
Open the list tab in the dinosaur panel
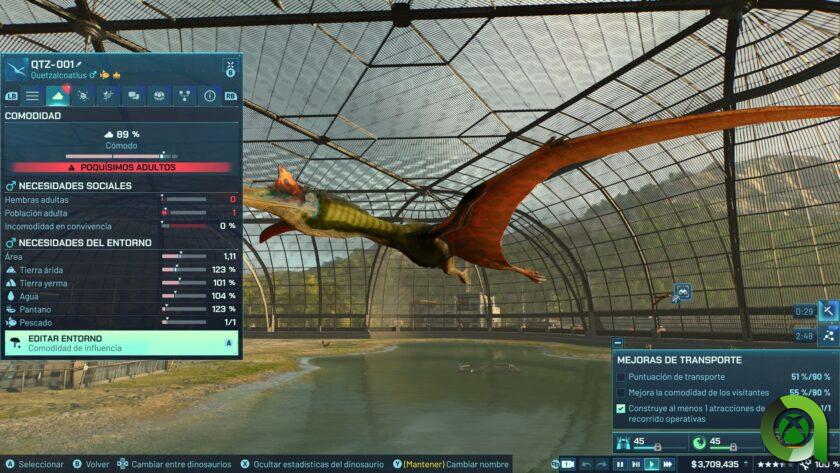pos(33,96)
